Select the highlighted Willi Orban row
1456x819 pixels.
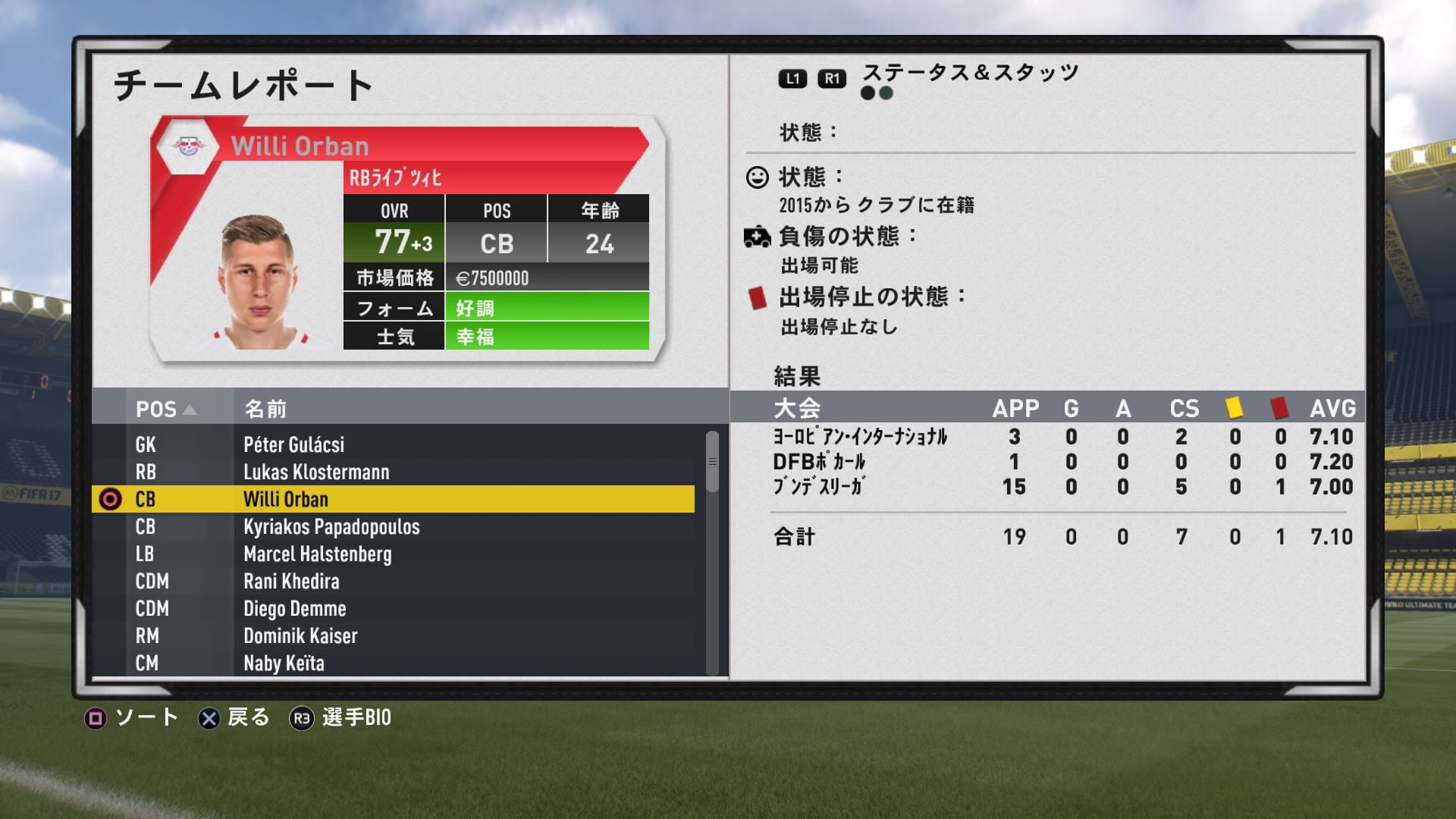tap(392, 499)
